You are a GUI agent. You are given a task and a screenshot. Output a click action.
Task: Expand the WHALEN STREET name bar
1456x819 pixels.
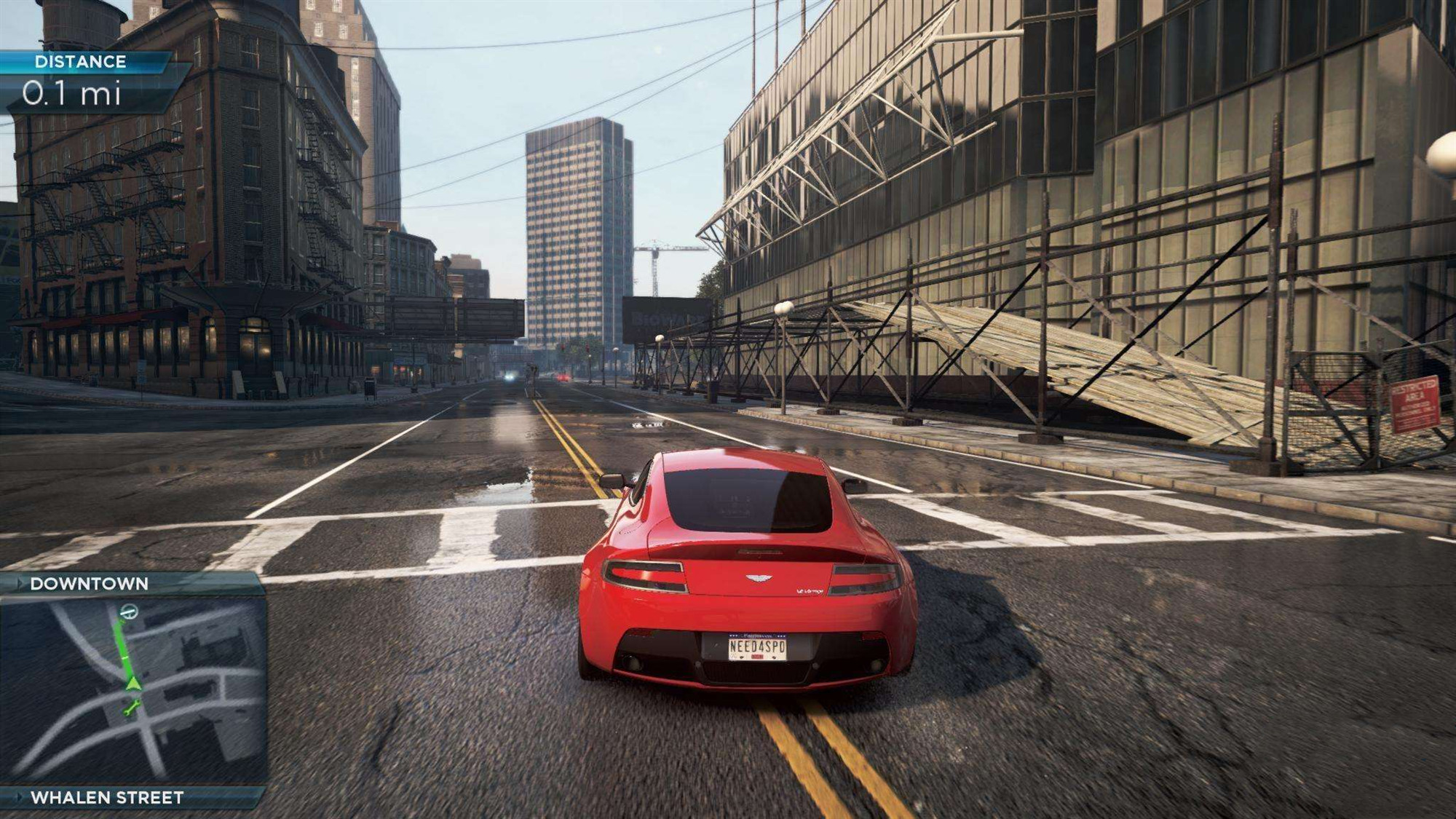pyautogui.click(x=106, y=797)
